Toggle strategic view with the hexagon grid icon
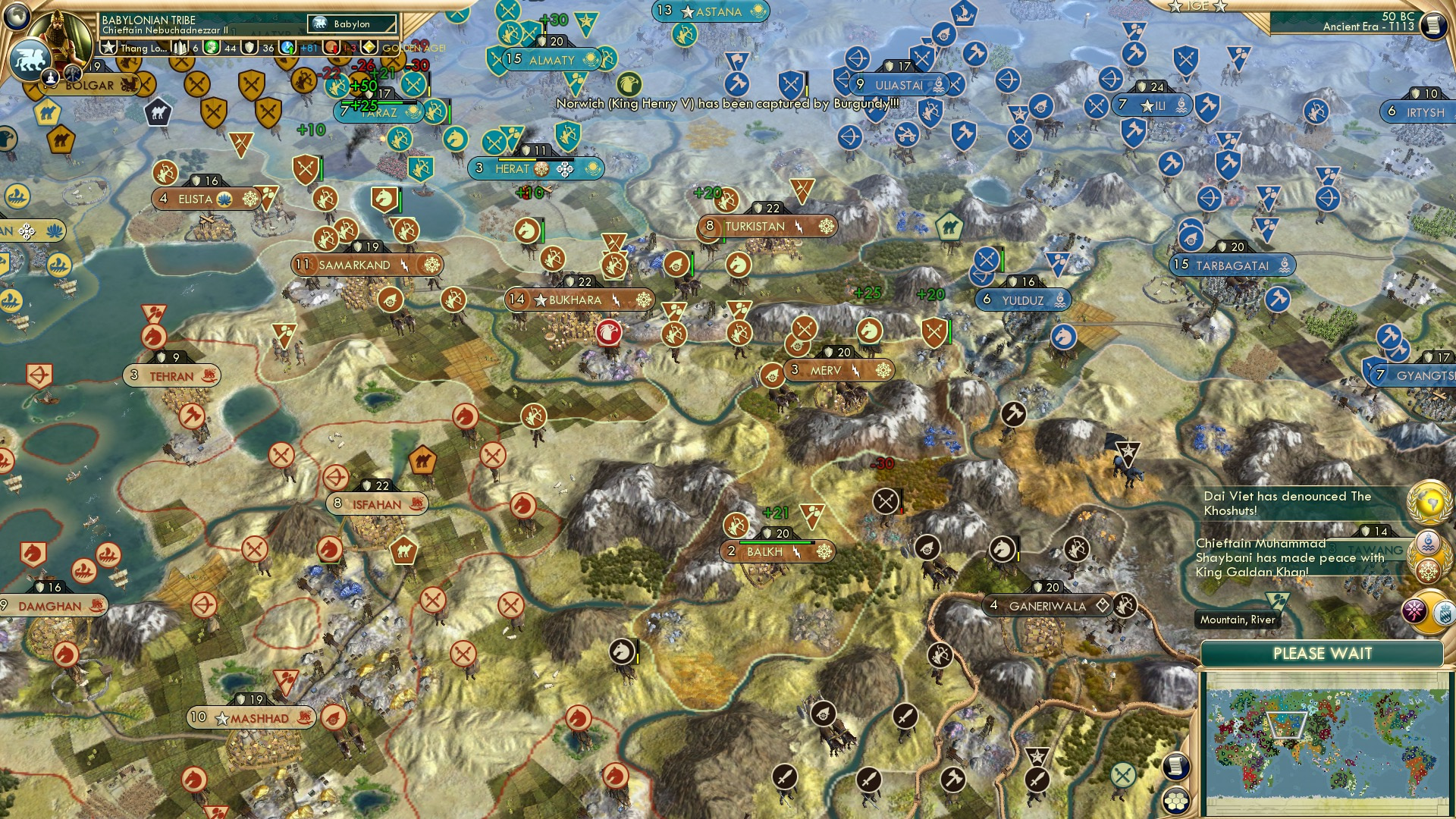This screenshot has width=1456, height=819. click(1175, 802)
